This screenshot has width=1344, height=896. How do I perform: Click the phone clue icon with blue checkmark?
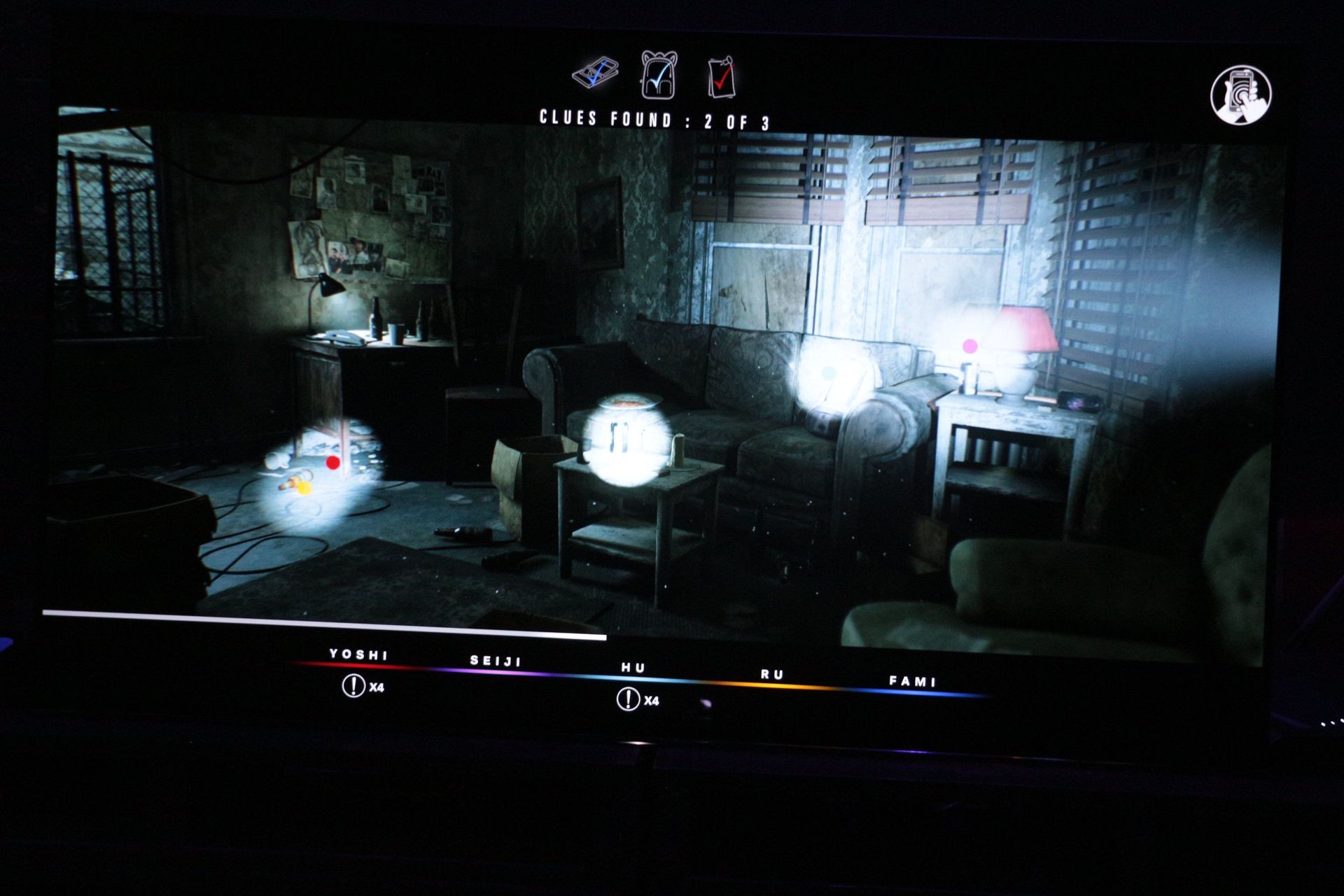tap(596, 73)
